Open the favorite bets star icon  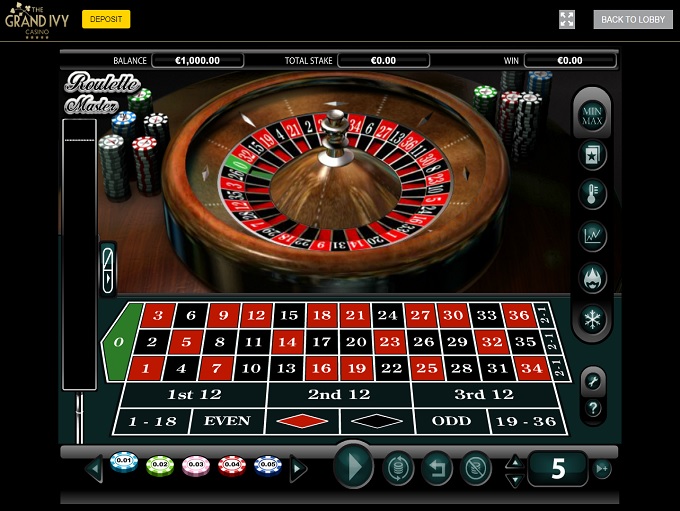coord(593,154)
